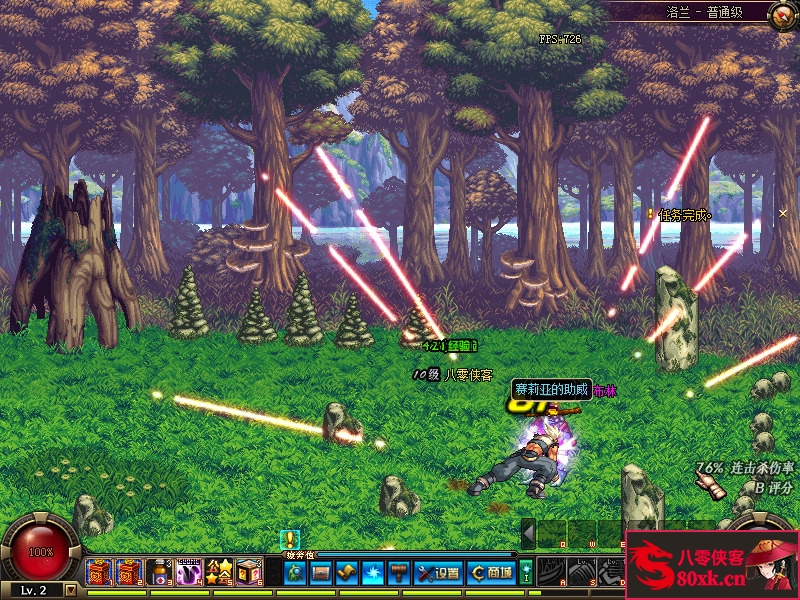800x600 pixels.
Task: Expand the dropdown arrow next to Lv. 2
Action: point(70,590)
